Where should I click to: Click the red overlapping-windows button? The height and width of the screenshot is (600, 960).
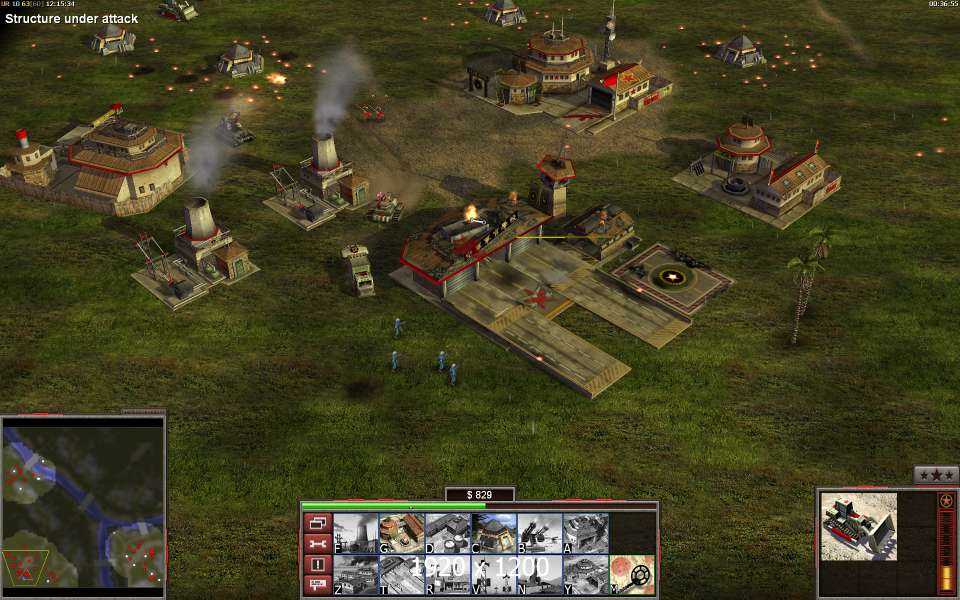(x=317, y=523)
